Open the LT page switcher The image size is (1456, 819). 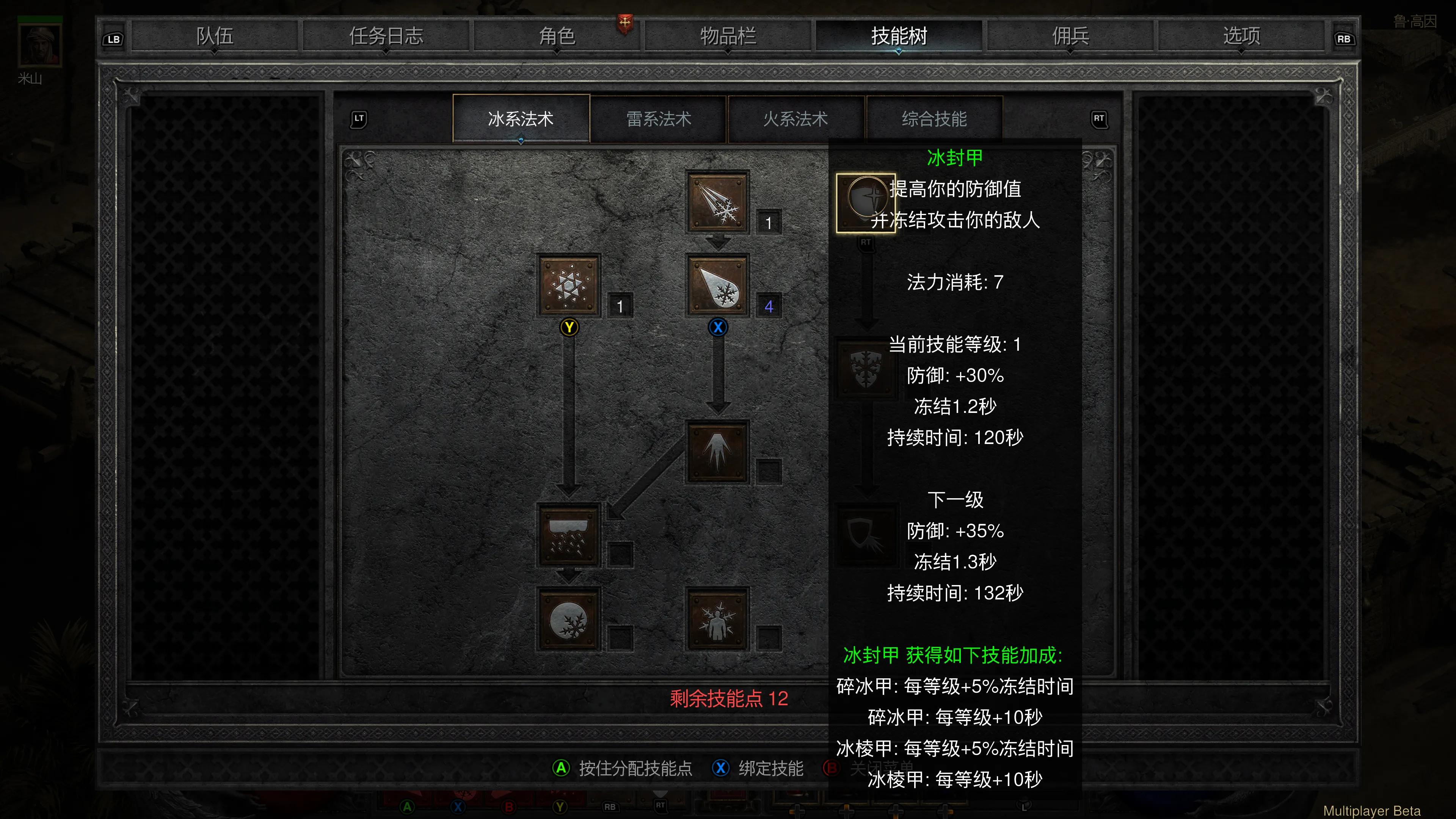click(x=359, y=119)
